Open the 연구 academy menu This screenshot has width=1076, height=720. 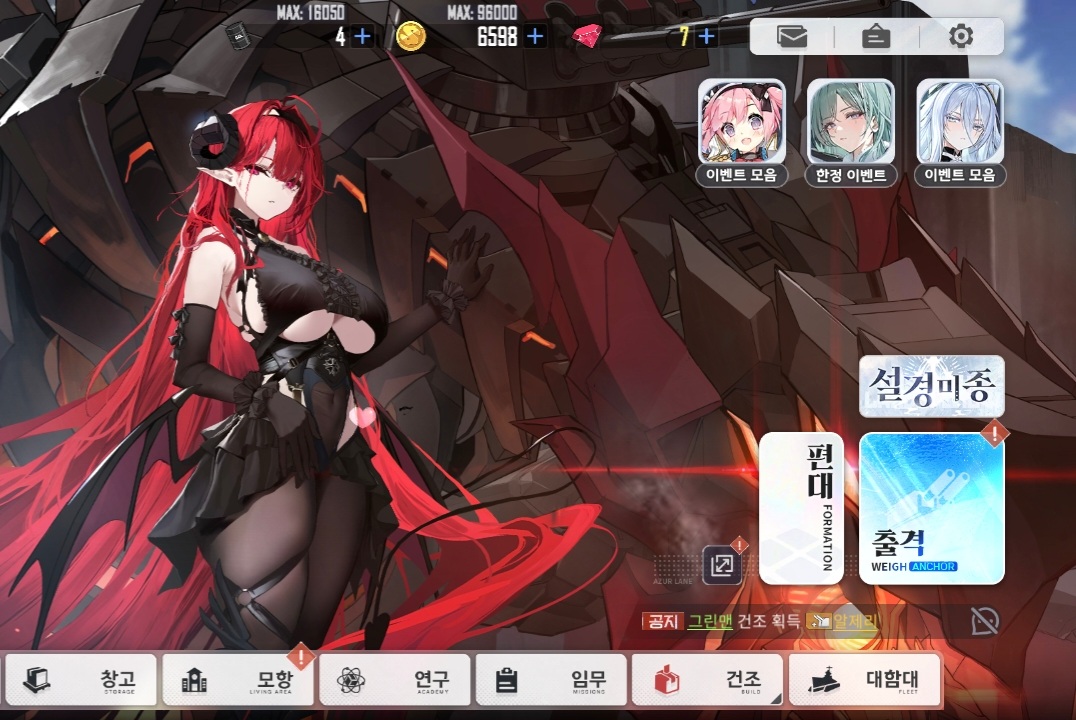click(x=397, y=680)
